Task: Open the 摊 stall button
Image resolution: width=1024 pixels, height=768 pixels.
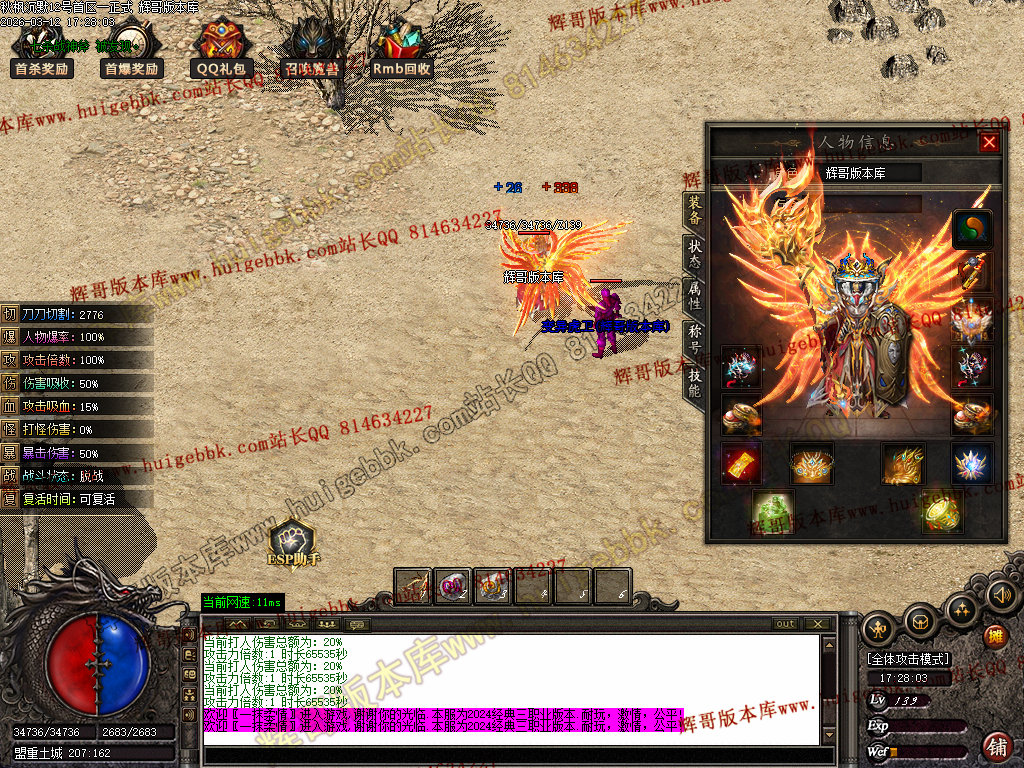Action: tap(995, 636)
